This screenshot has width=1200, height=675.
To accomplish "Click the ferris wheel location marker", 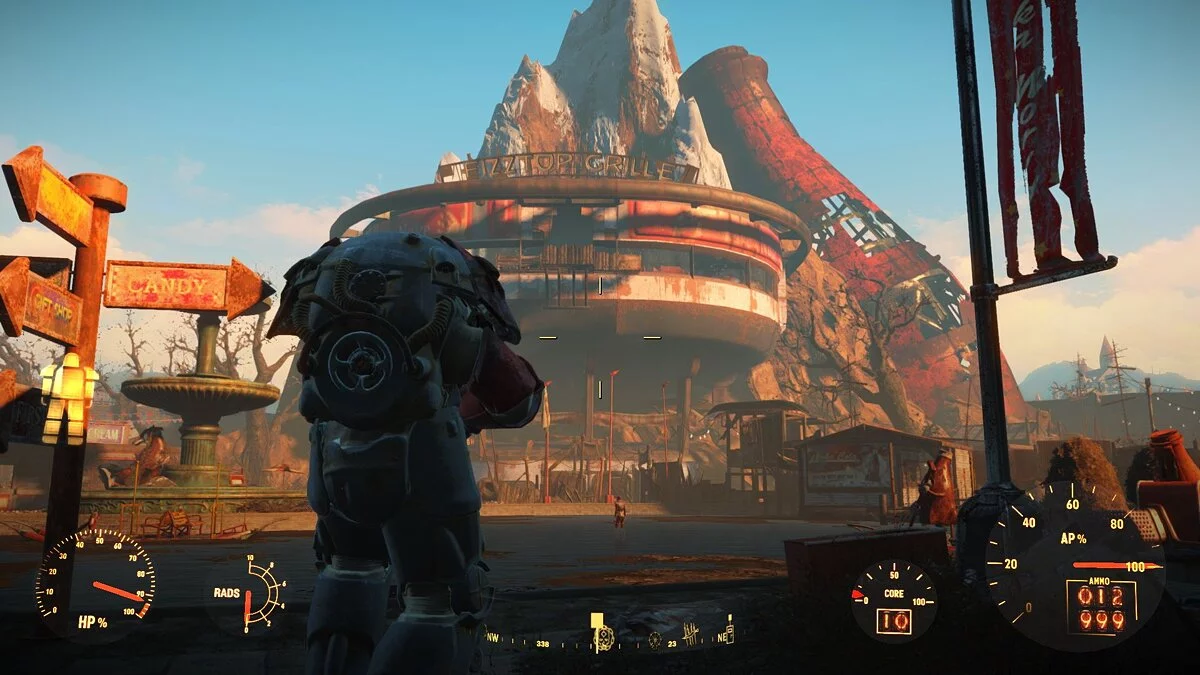I will (x=655, y=640).
